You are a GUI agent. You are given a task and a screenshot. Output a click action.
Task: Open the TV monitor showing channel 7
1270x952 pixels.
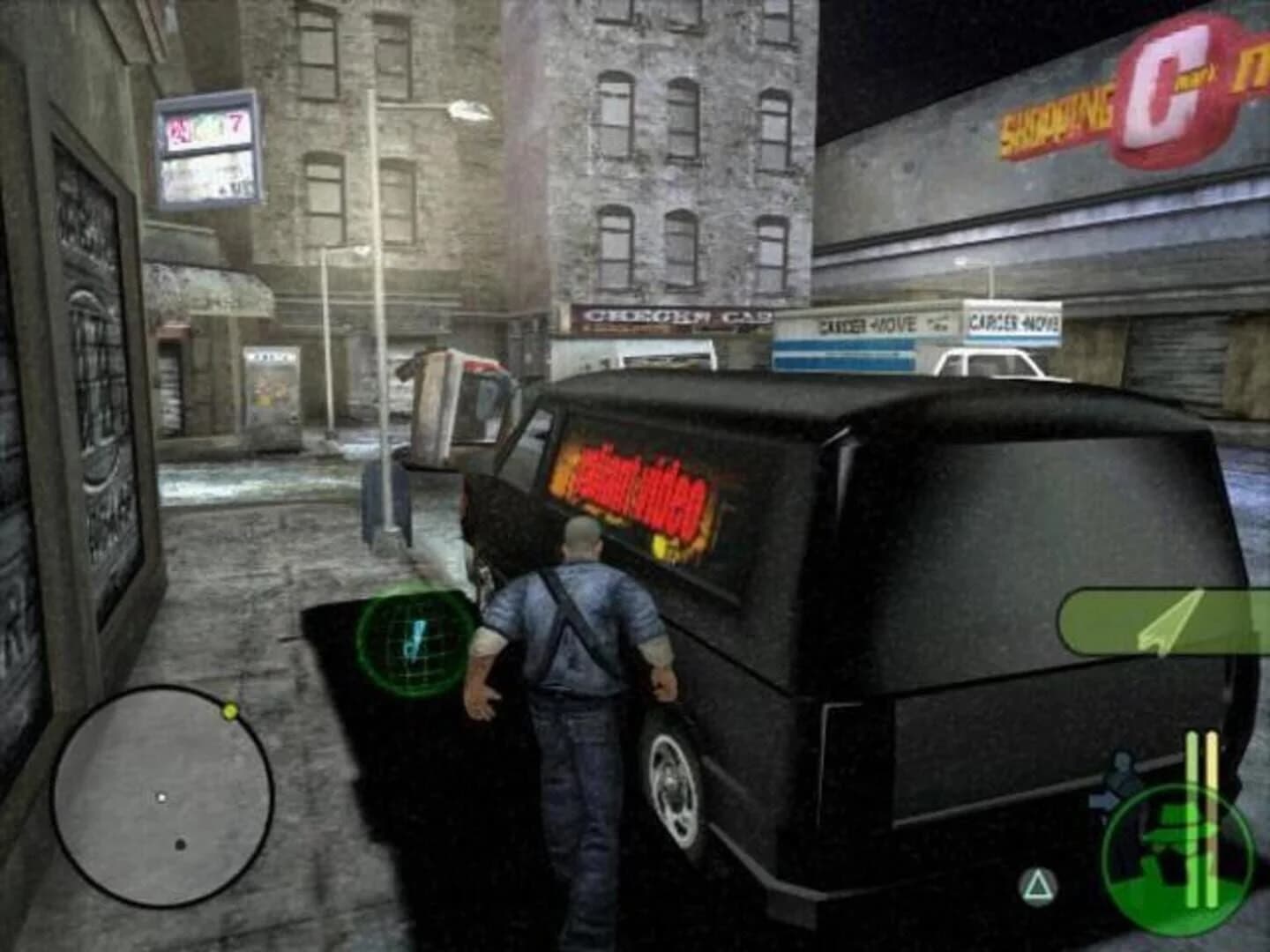coord(207,150)
